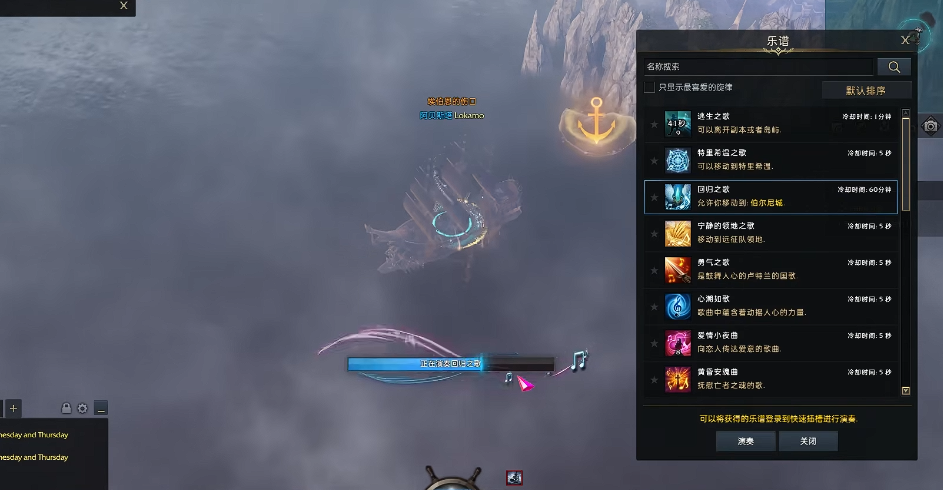
Task: Play the selected song with 演奏
Action: pyautogui.click(x=745, y=441)
